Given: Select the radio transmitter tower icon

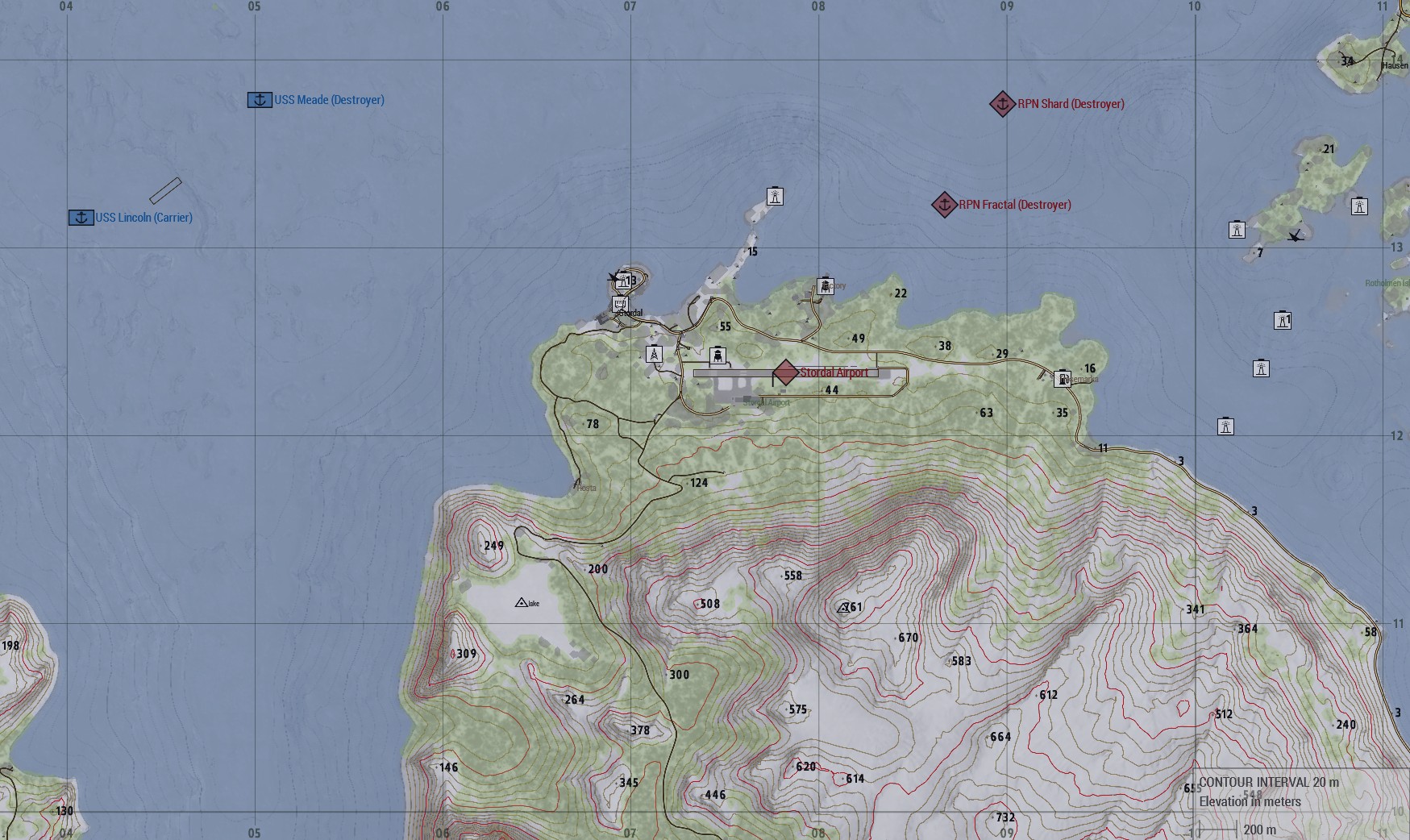Looking at the screenshot, I should (x=654, y=354).
